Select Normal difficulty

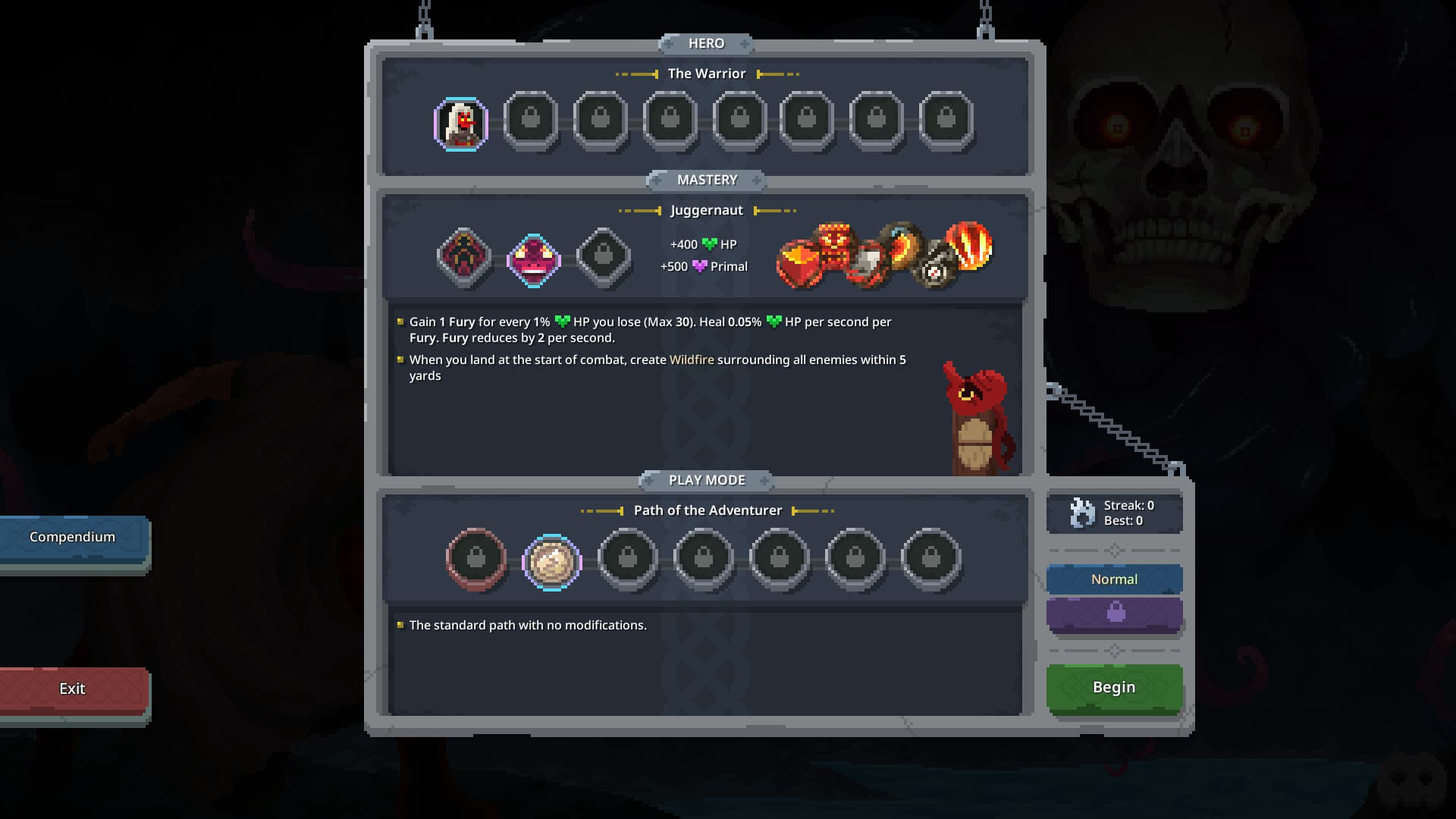click(1113, 579)
